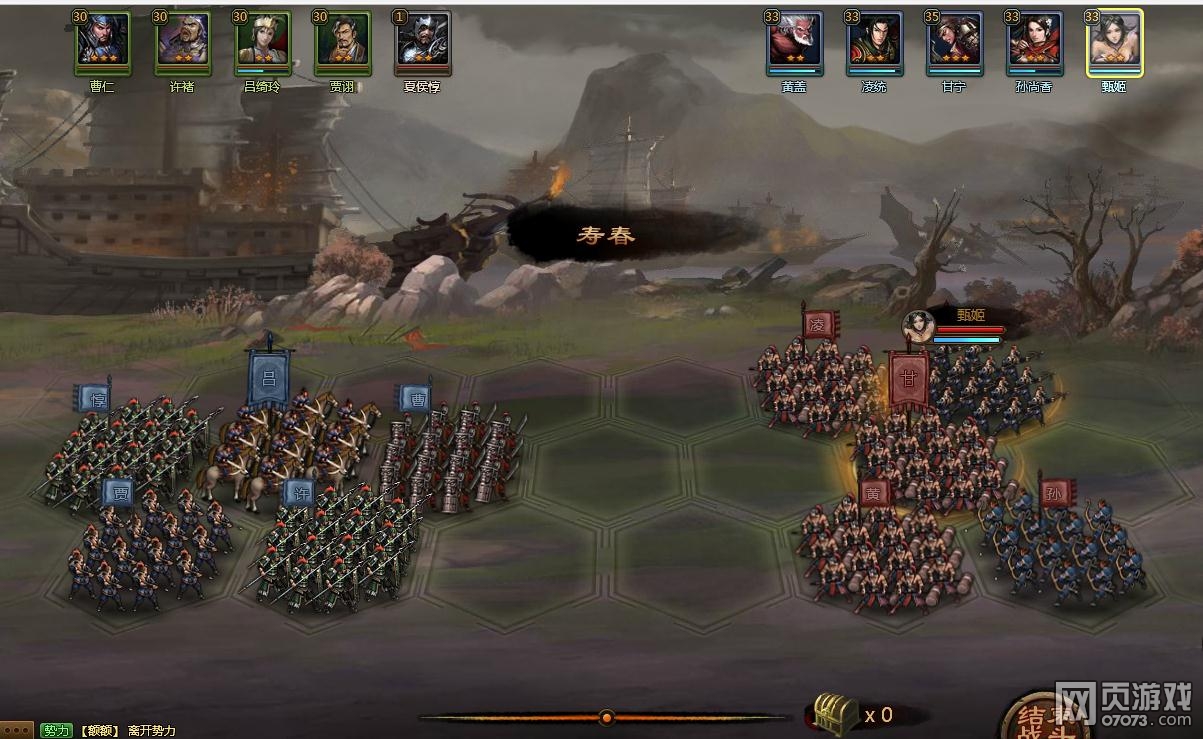Viewport: 1203px width, 739px height.
Task: Choose the Xu Chu (许褚) hero portrait
Action: coord(182,43)
